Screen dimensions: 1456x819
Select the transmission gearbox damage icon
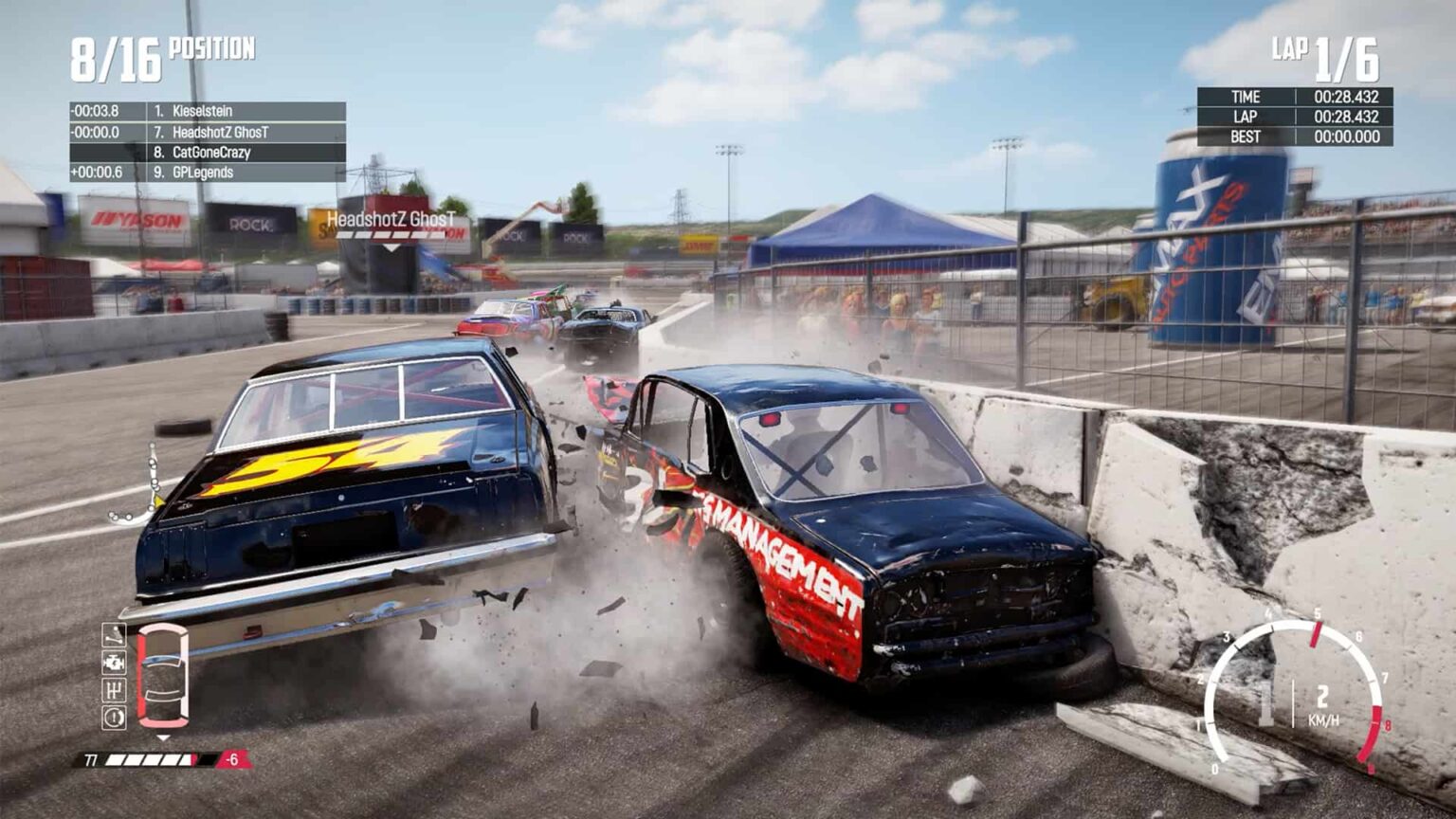(114, 687)
